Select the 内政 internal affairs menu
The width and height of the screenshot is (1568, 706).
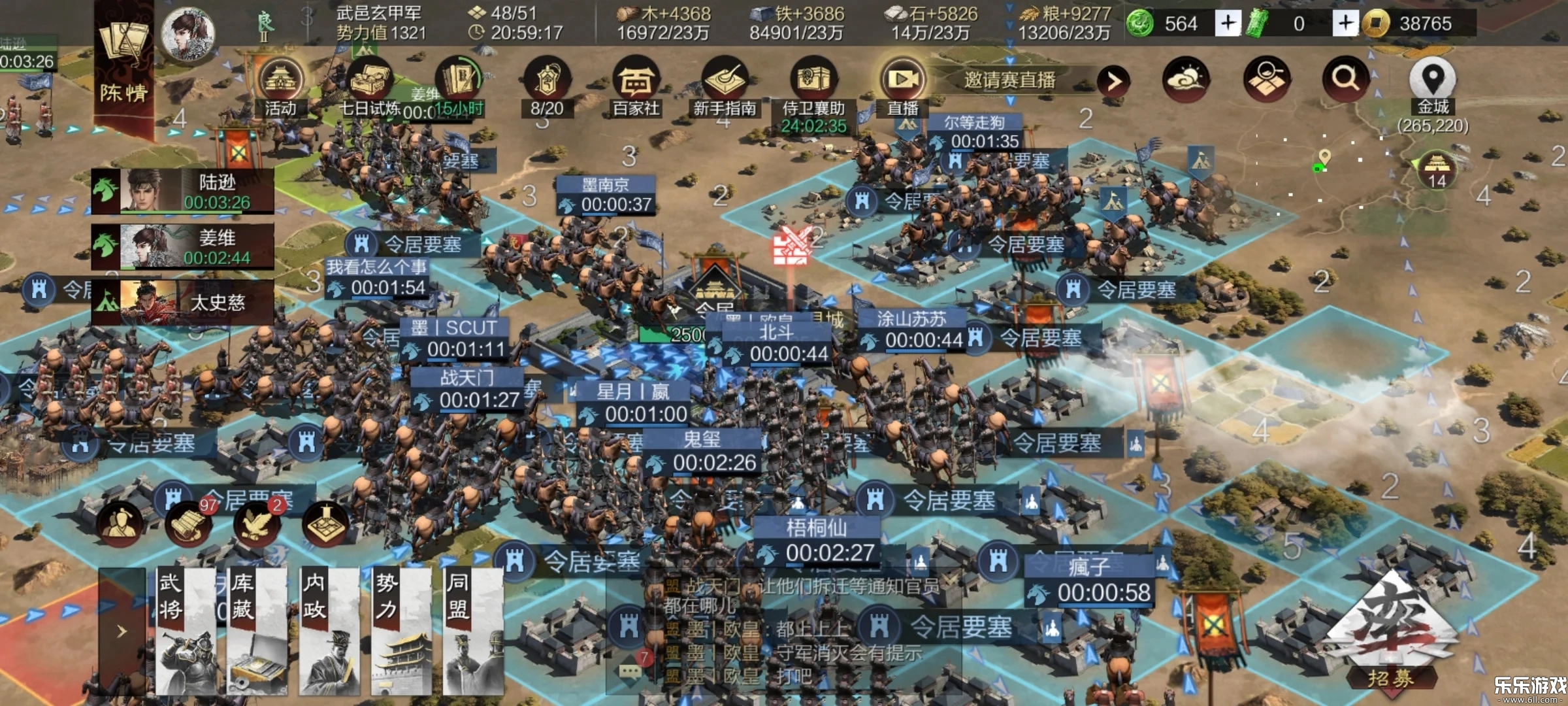click(329, 631)
